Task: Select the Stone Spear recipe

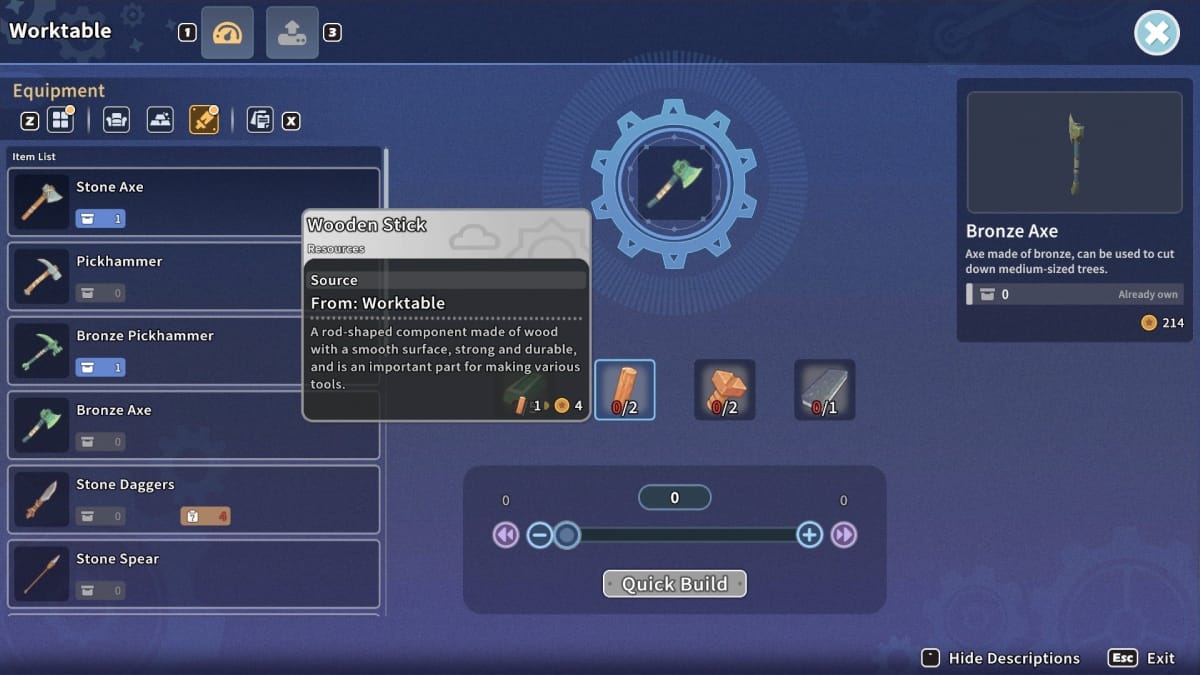Action: (x=194, y=574)
